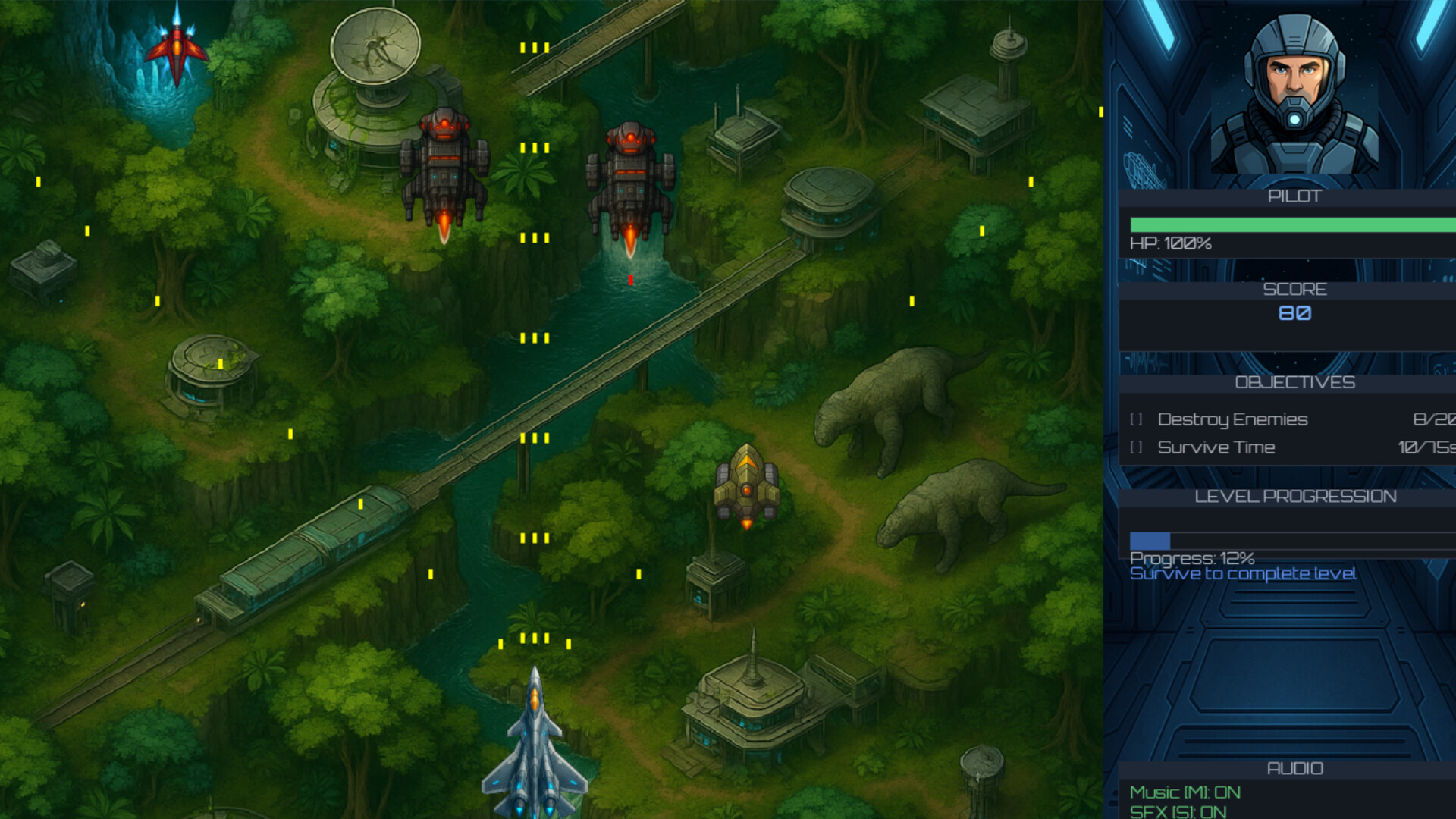Check the Destroy Enemies objective checkbox
Image resolution: width=1456 pixels, height=819 pixels.
[x=1137, y=419]
